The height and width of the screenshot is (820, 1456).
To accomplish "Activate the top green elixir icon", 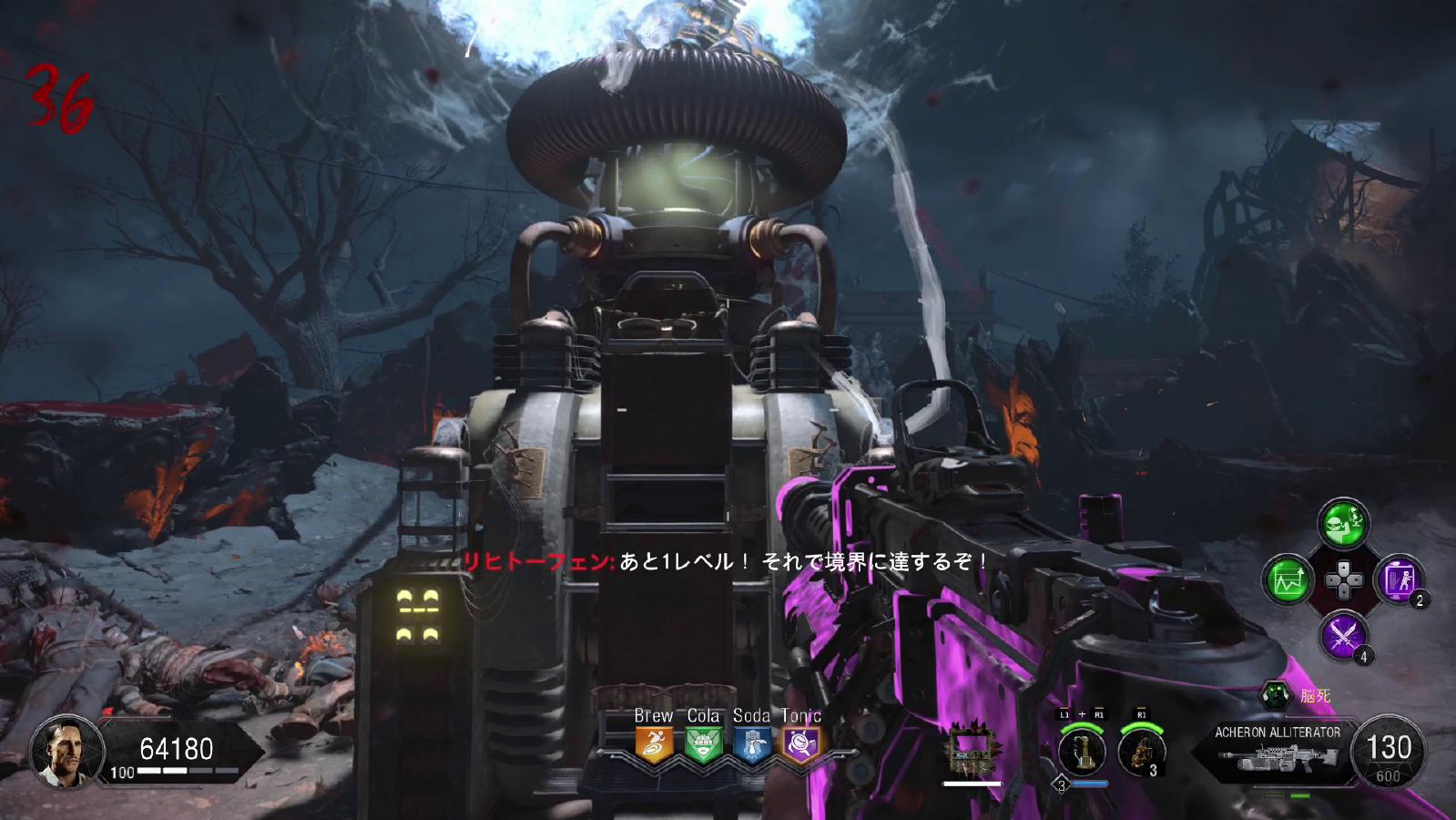I will 1343,523.
